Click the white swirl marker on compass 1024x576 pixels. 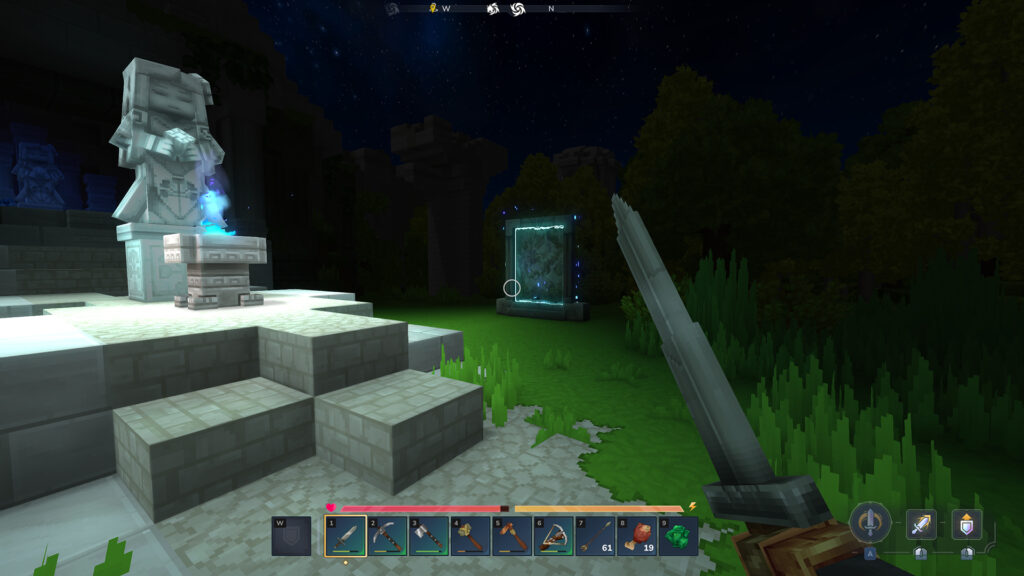[518, 9]
